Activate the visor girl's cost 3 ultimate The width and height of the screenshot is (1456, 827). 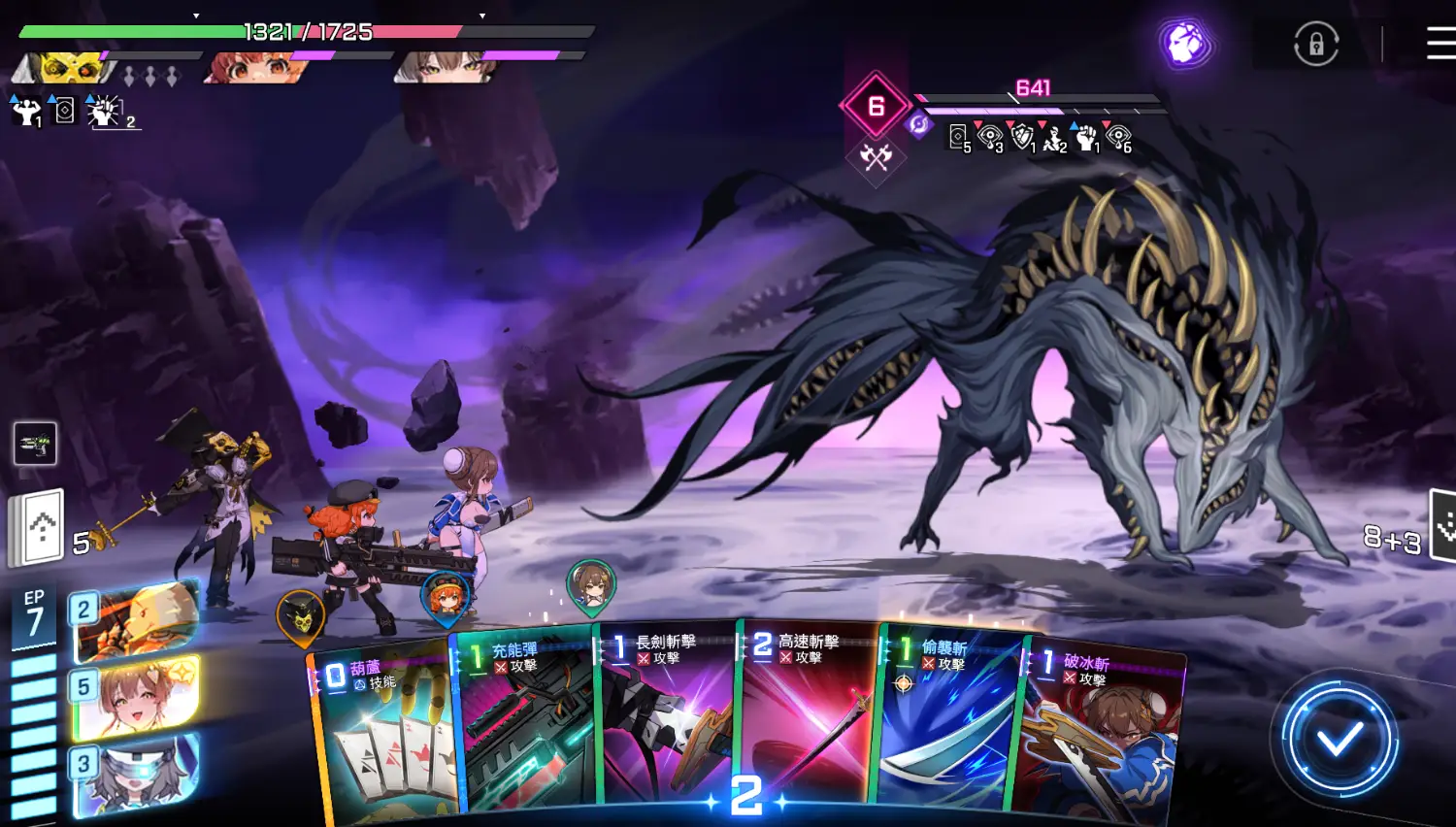click(x=136, y=775)
